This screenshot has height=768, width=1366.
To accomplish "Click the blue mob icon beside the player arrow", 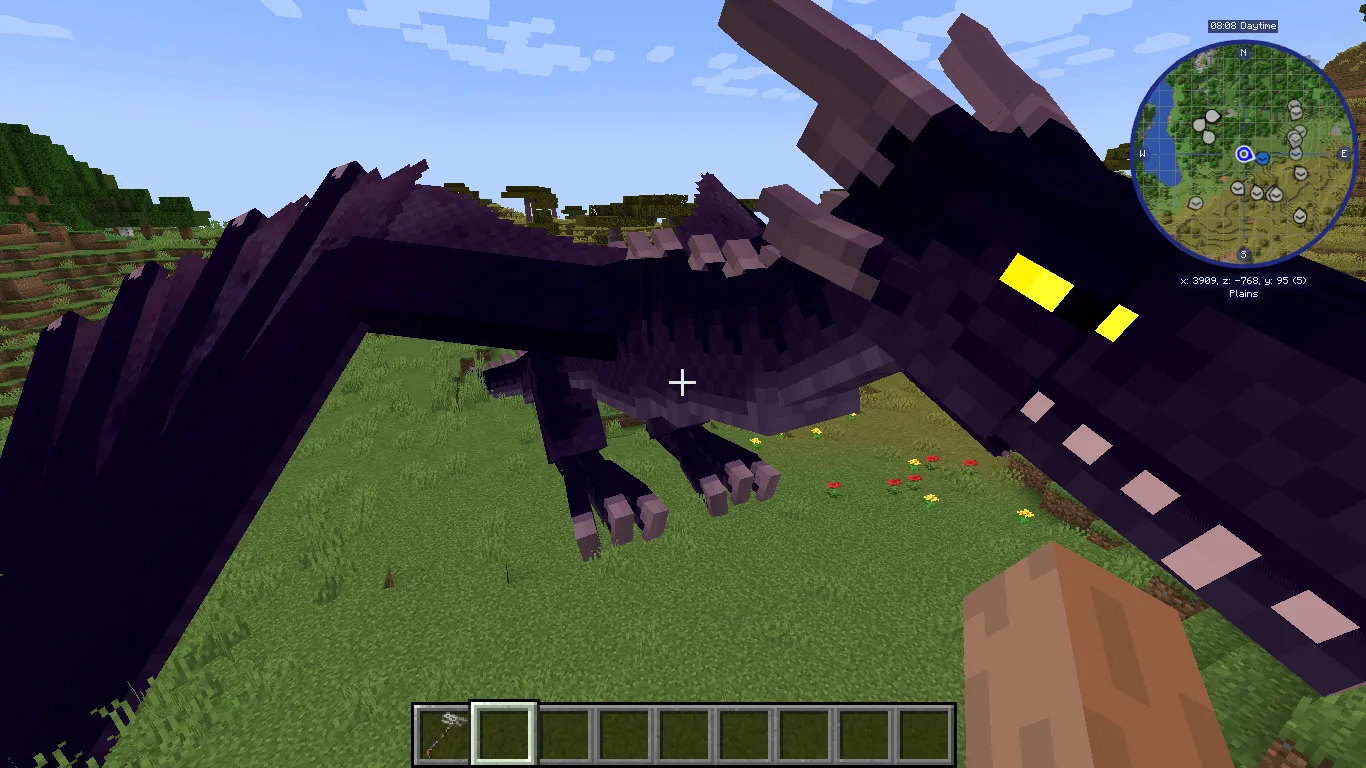I will tap(1263, 158).
